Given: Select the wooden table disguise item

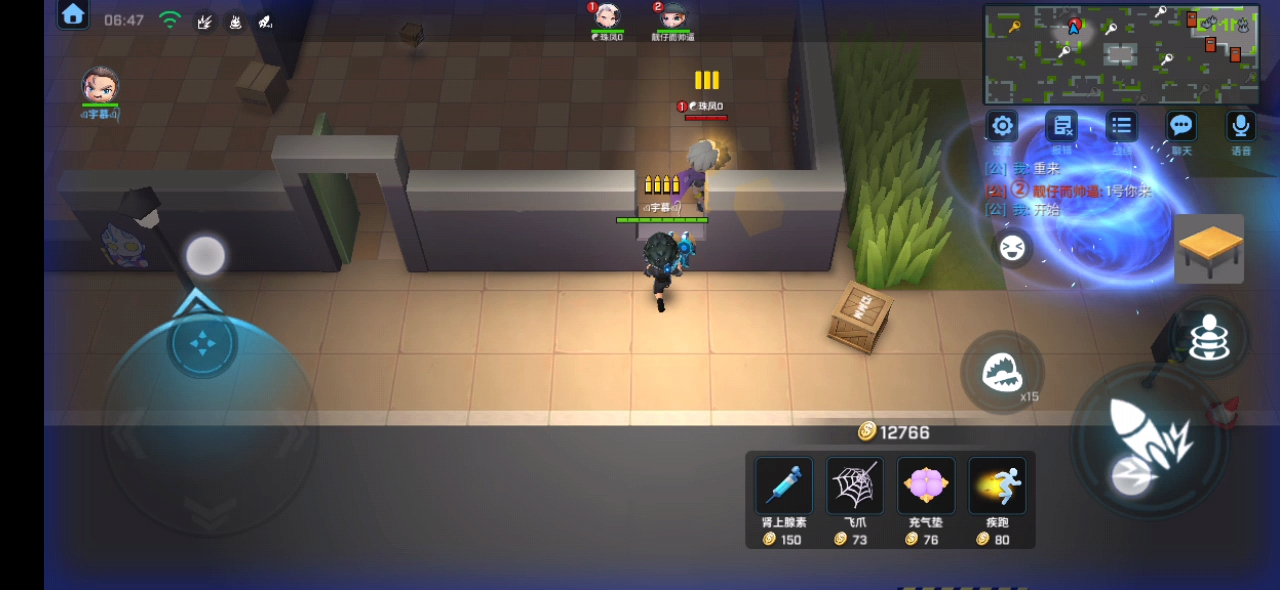Looking at the screenshot, I should pyautogui.click(x=1209, y=249).
